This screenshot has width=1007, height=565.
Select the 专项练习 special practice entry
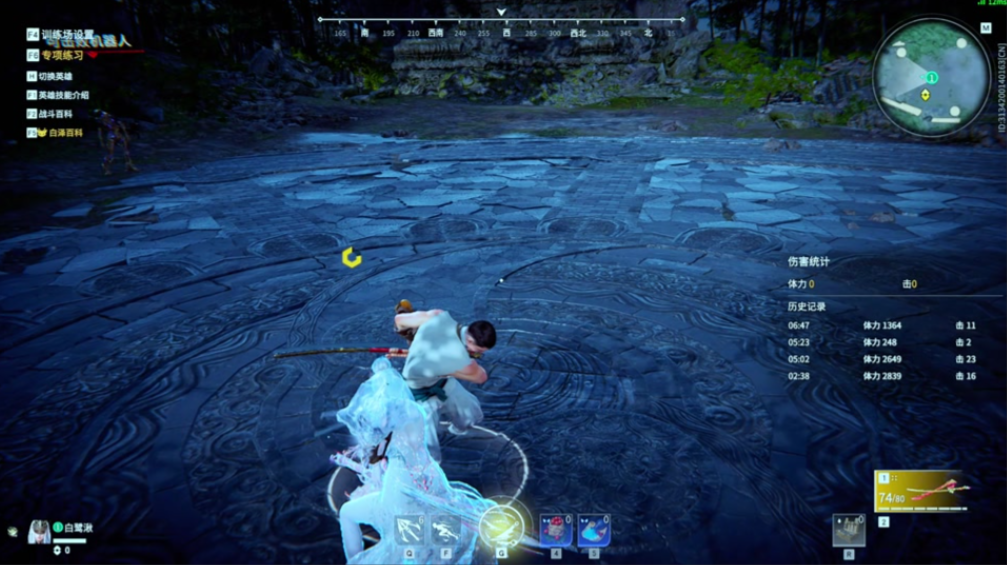62,55
